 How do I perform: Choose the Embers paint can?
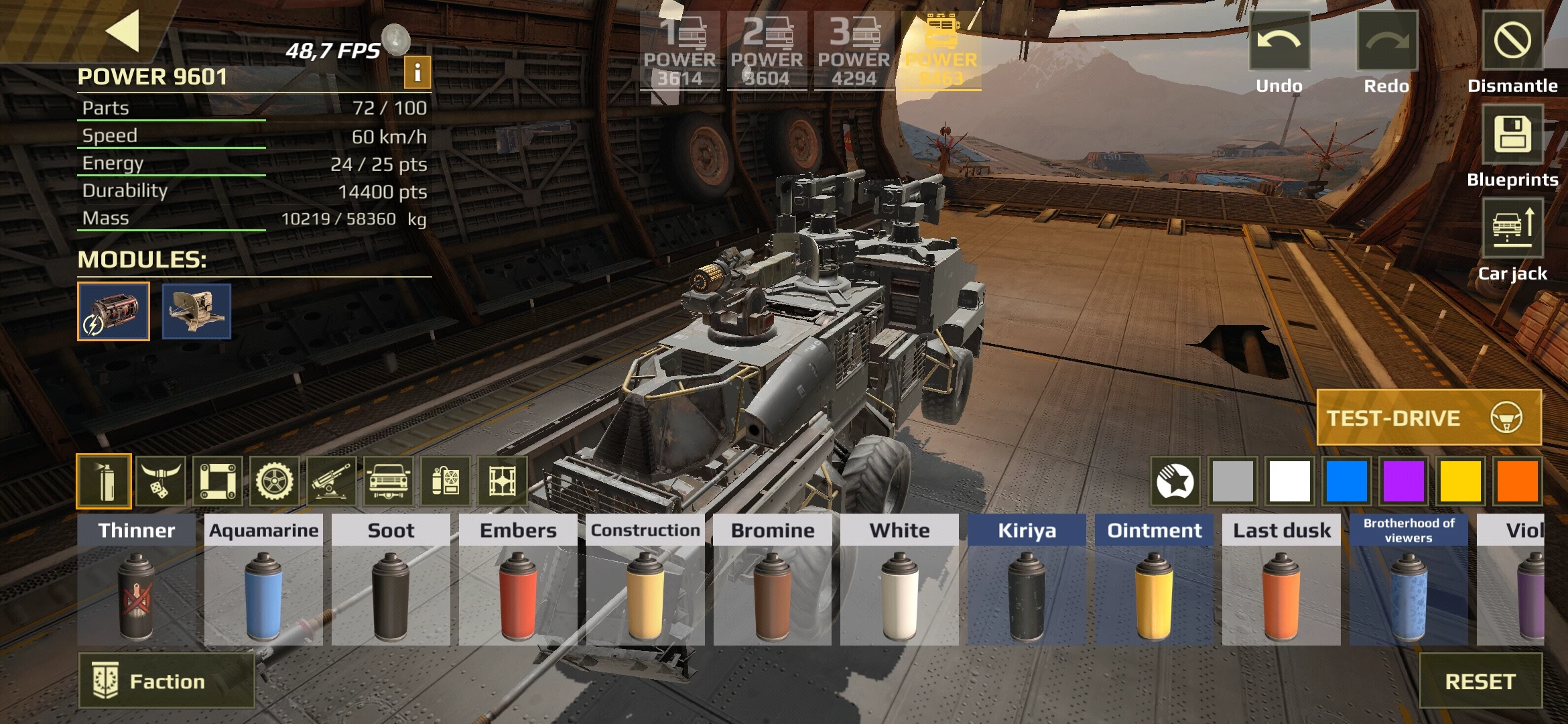coord(518,580)
